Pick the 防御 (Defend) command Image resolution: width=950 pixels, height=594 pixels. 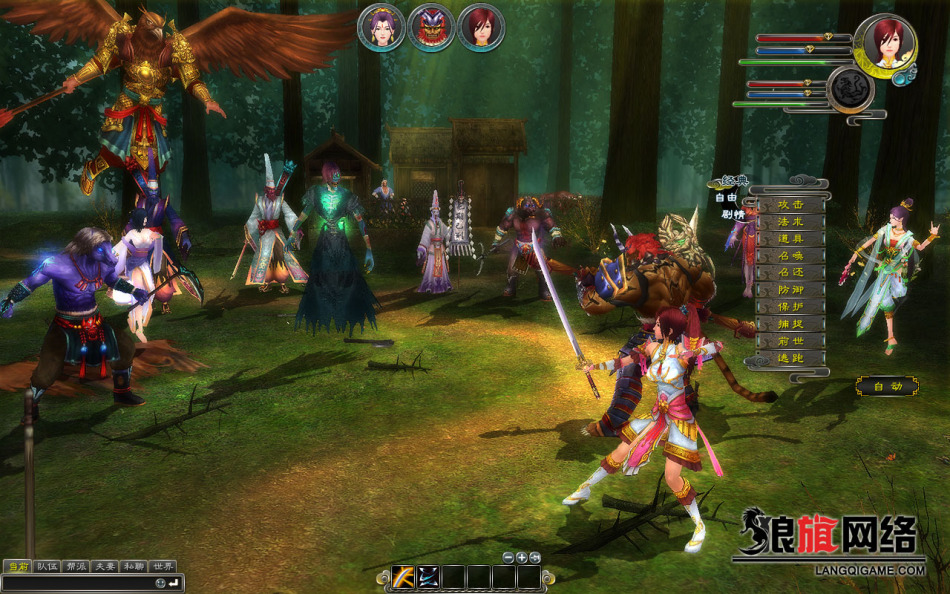(x=790, y=290)
